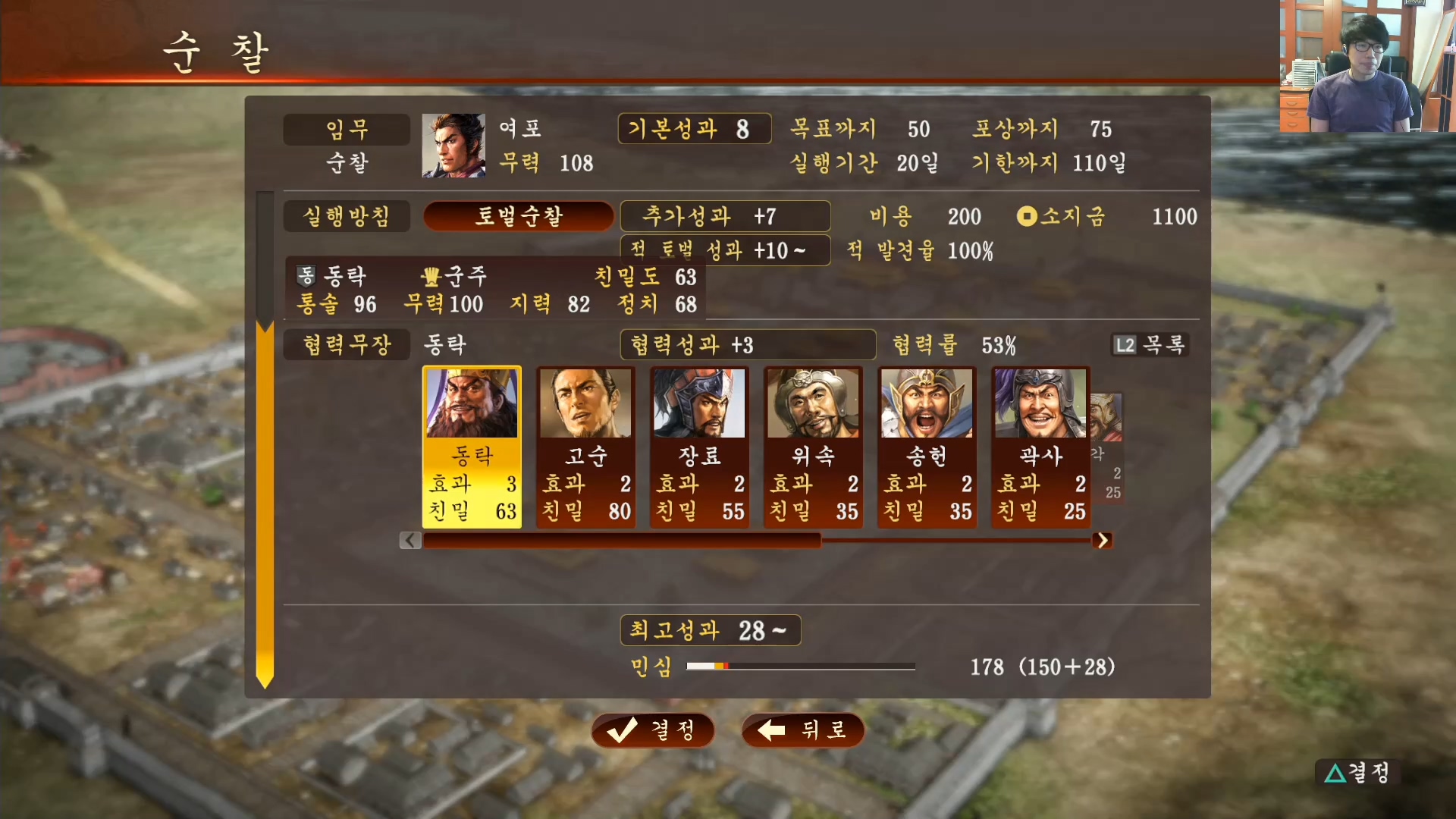Open the 토벌순찰 execution policy selector
Viewport: 1456px width, 819px height.
tap(518, 216)
